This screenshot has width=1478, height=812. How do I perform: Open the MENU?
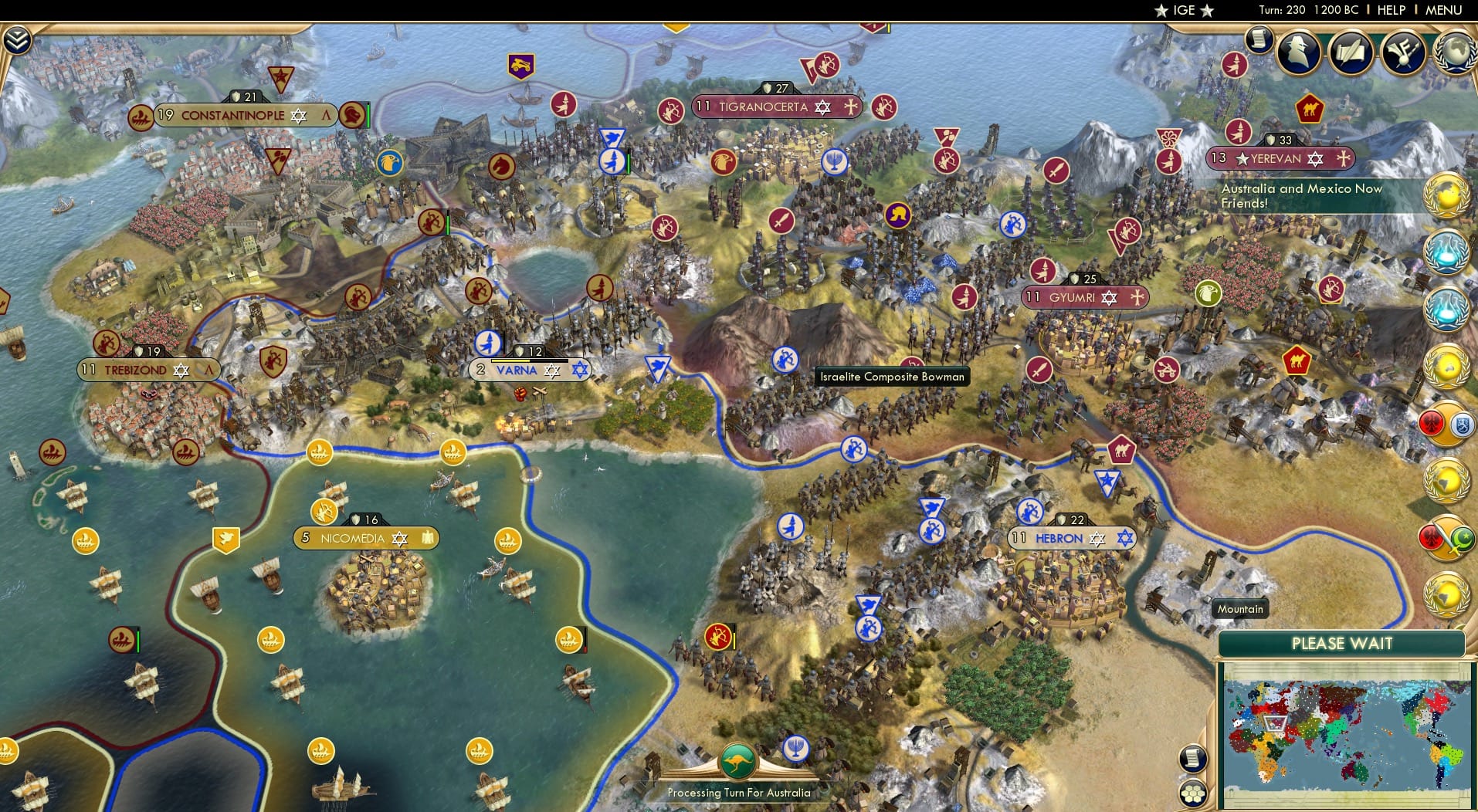(1446, 10)
